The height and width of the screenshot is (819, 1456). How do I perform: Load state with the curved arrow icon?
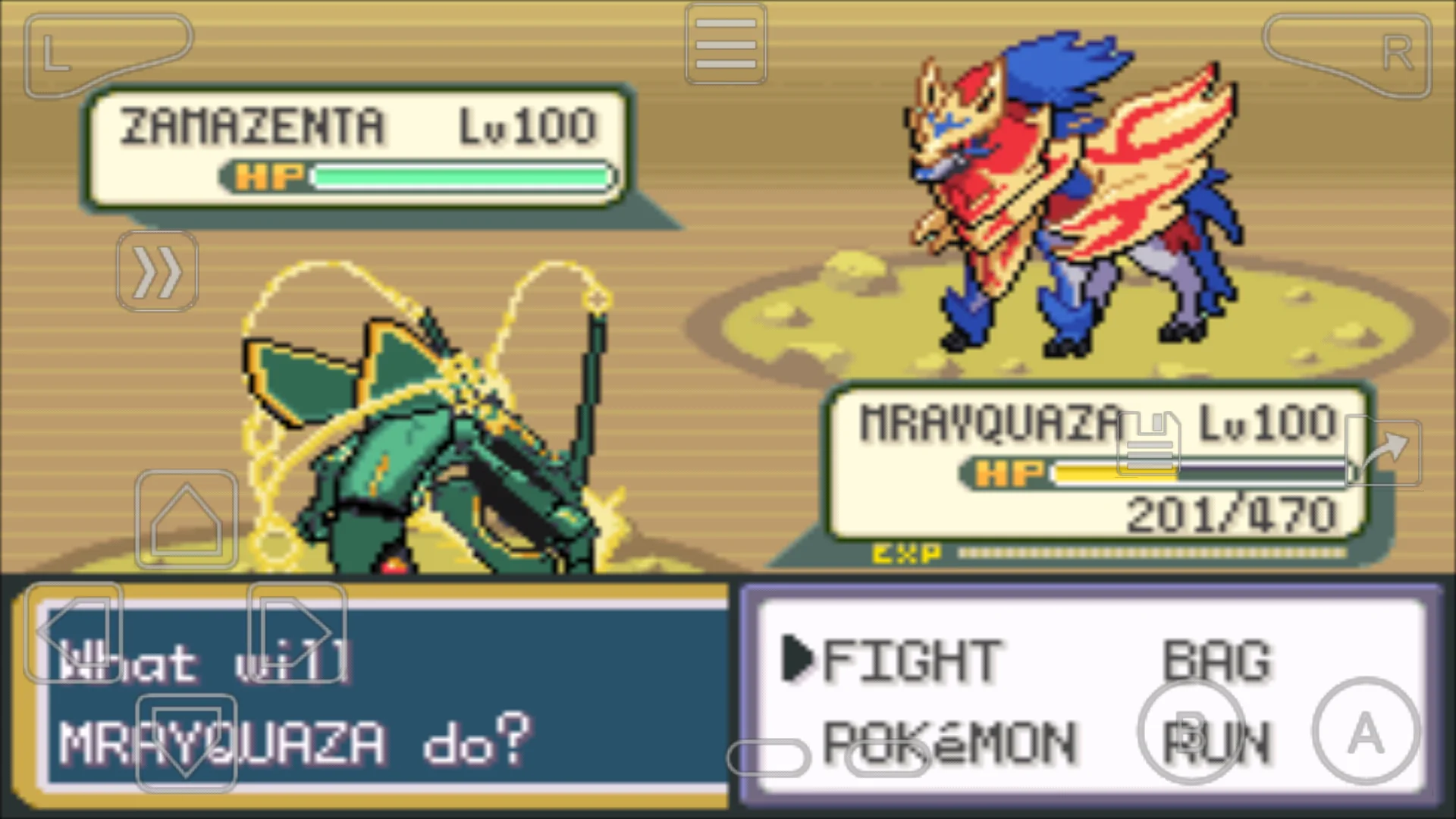coord(1385,453)
